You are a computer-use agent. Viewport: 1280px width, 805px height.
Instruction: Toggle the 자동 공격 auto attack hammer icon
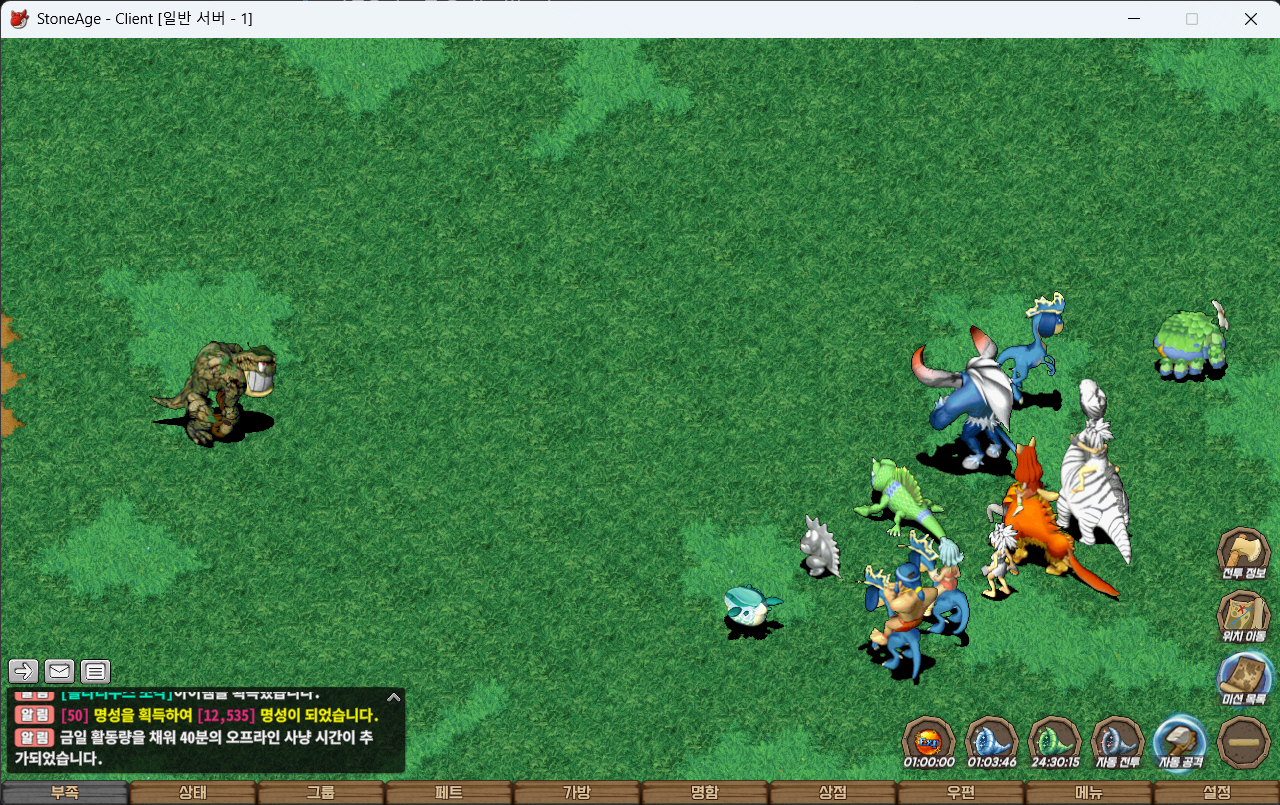tap(1181, 741)
